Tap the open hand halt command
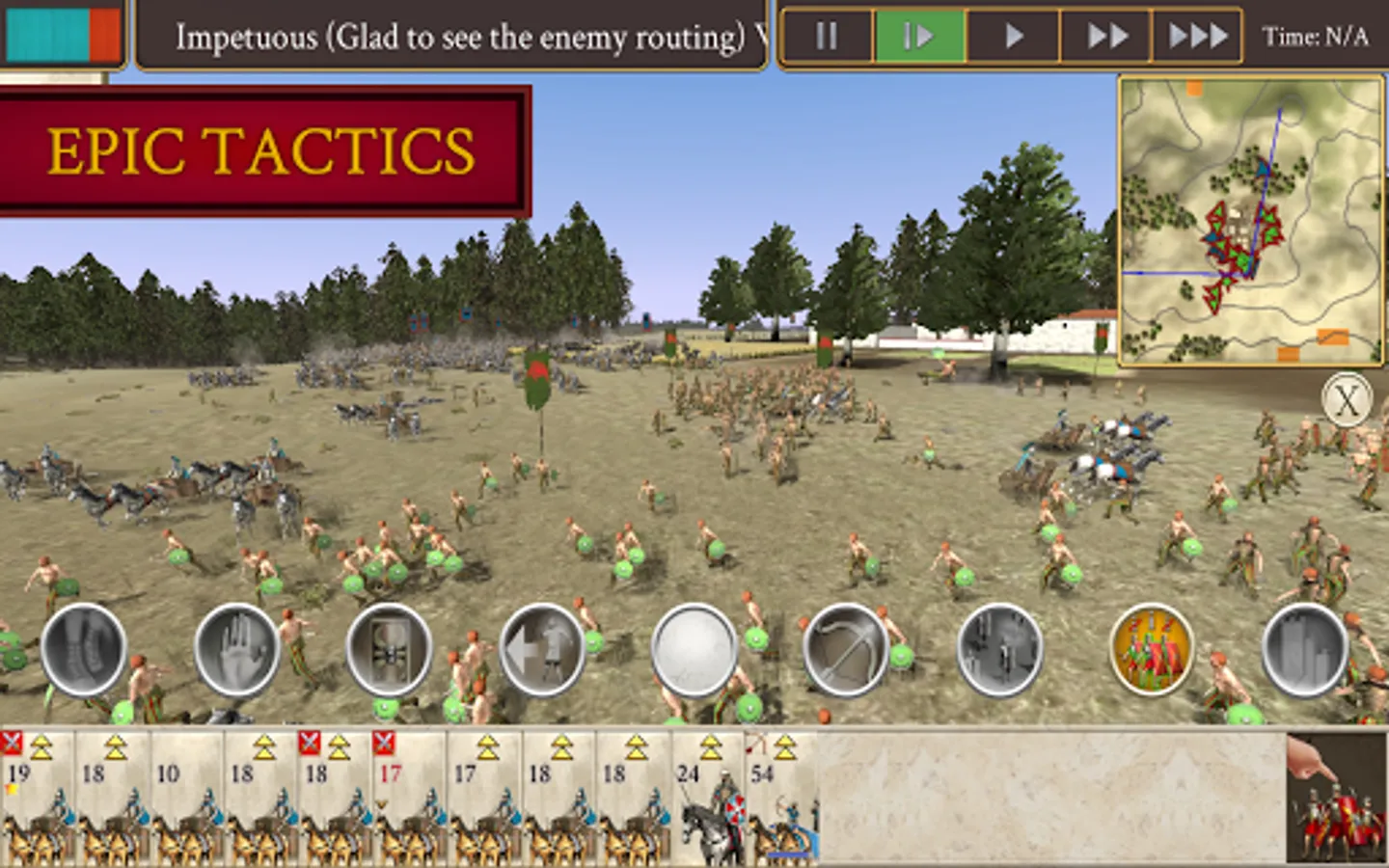 236,649
